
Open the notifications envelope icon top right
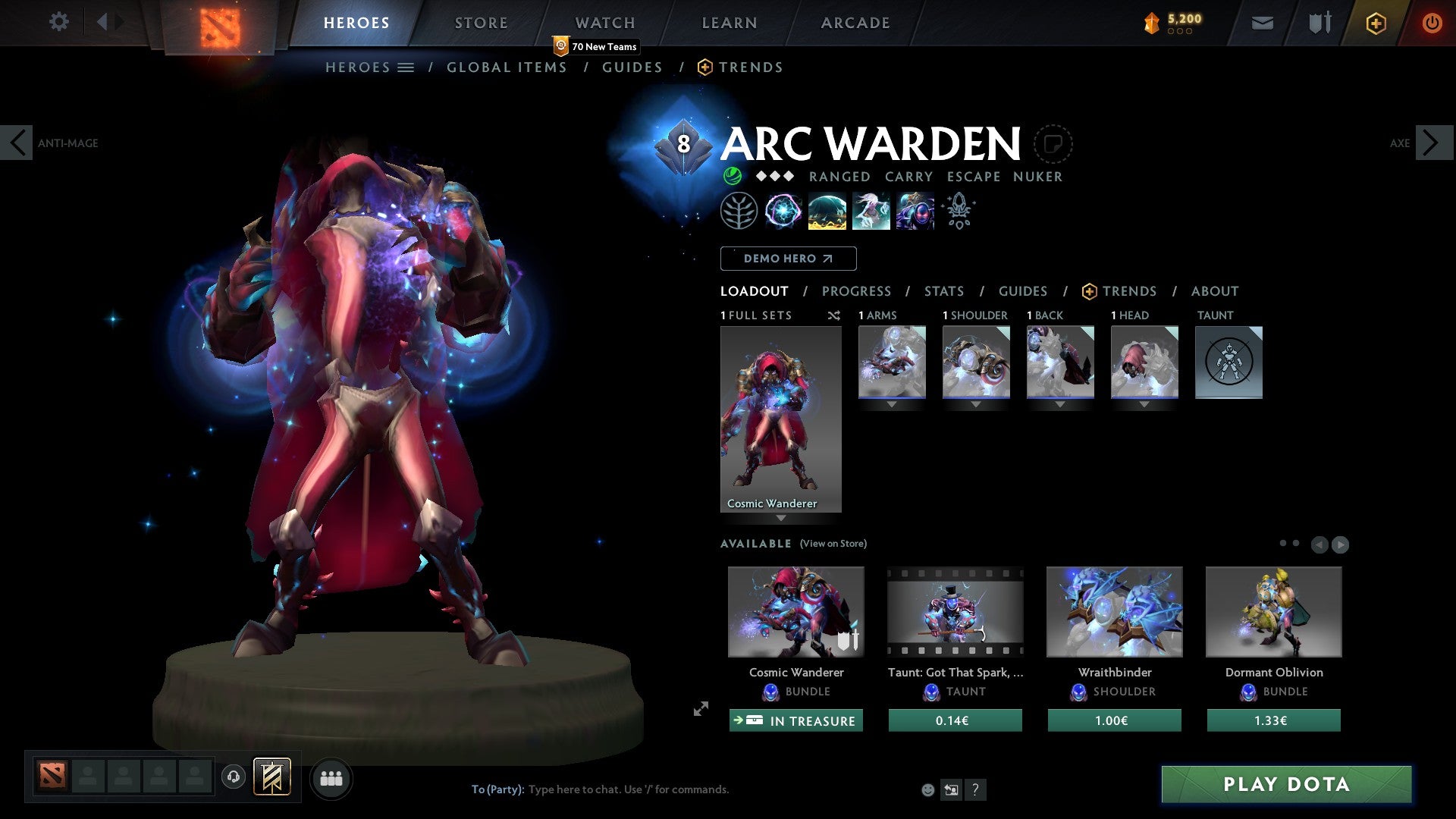click(1262, 23)
